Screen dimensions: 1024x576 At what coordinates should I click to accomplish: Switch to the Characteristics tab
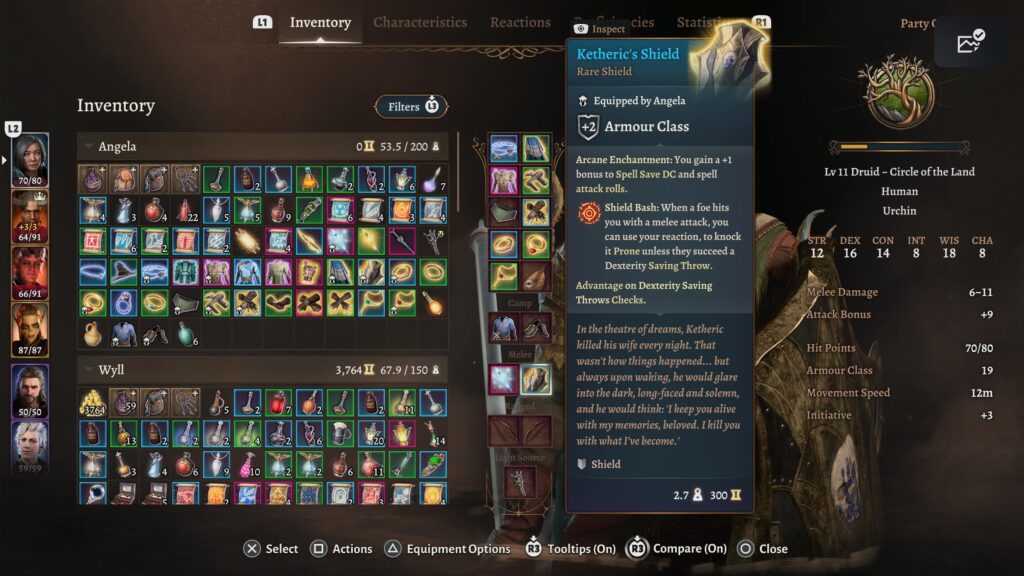420,22
